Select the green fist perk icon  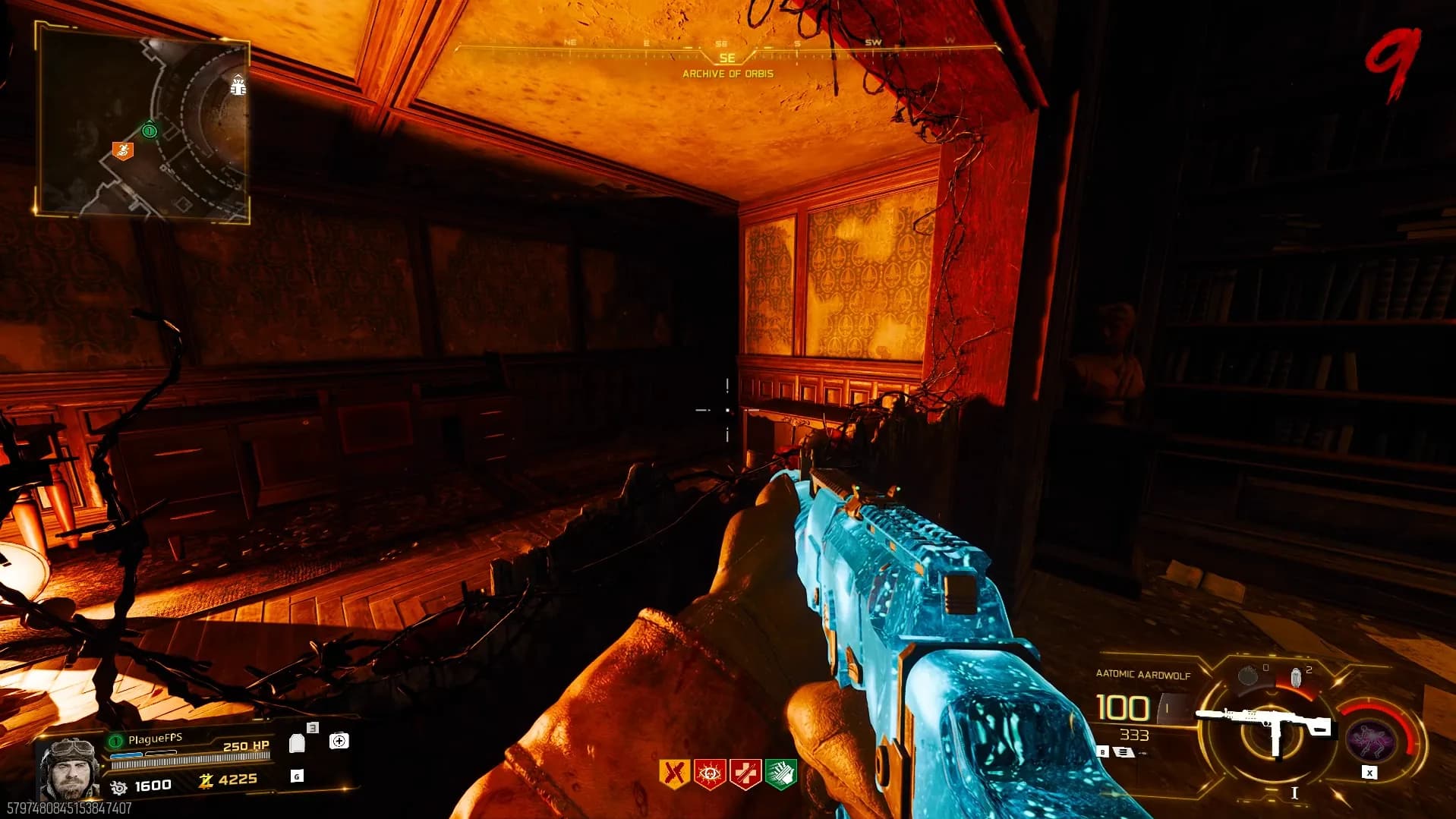click(x=780, y=774)
